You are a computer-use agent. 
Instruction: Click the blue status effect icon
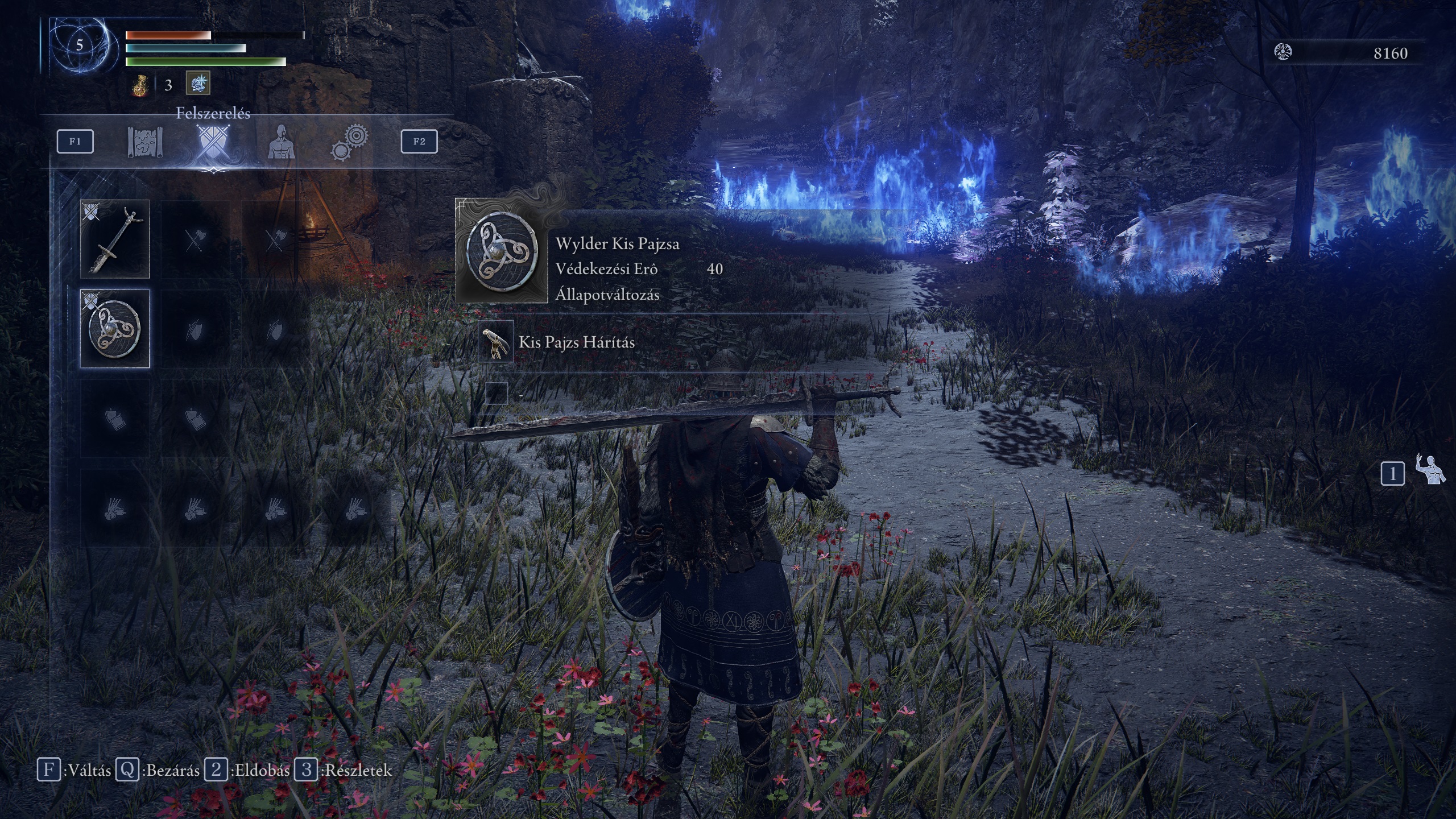pyautogui.click(x=198, y=84)
